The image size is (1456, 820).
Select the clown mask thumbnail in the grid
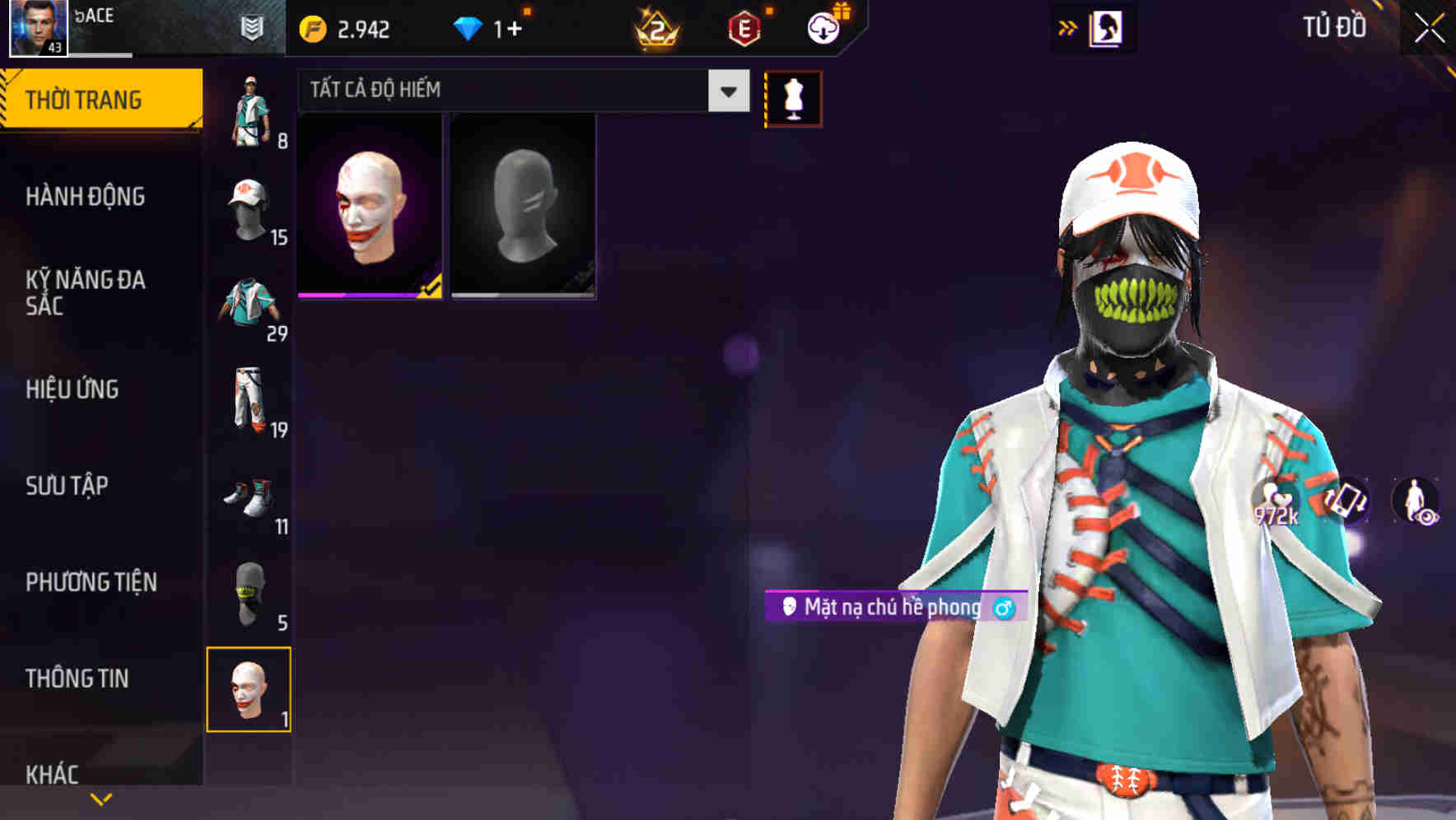[x=368, y=205]
